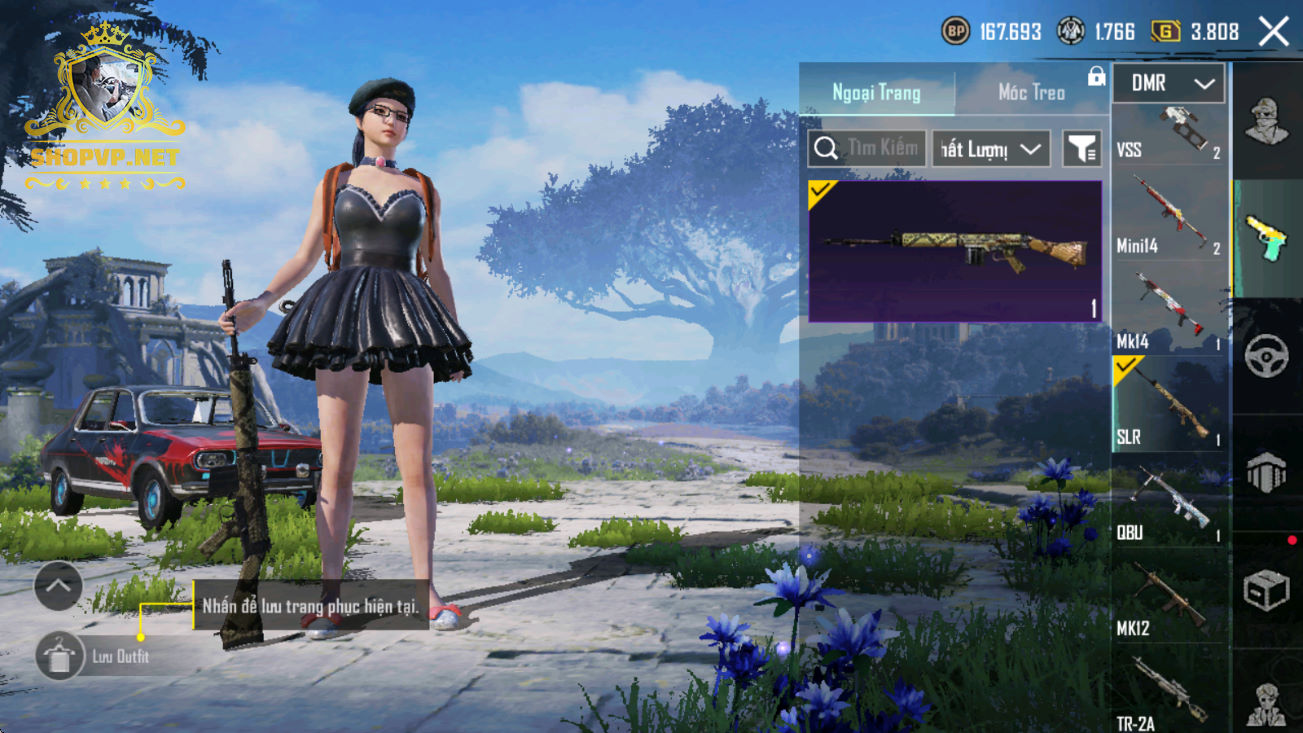Select the golden SLR skin card
Image resolution: width=1303 pixels, height=733 pixels.
[x=955, y=251]
